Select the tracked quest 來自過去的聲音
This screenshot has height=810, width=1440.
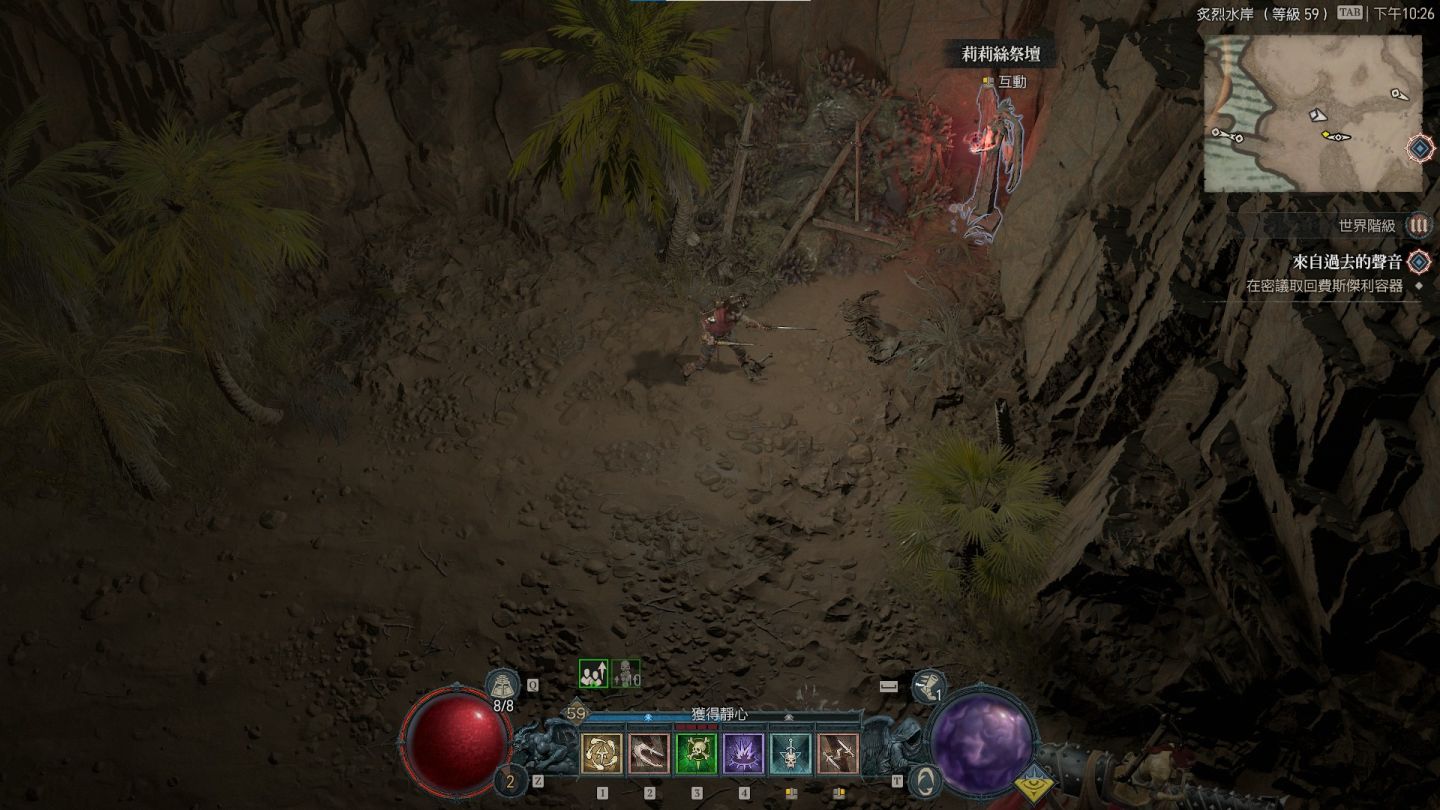click(1346, 262)
